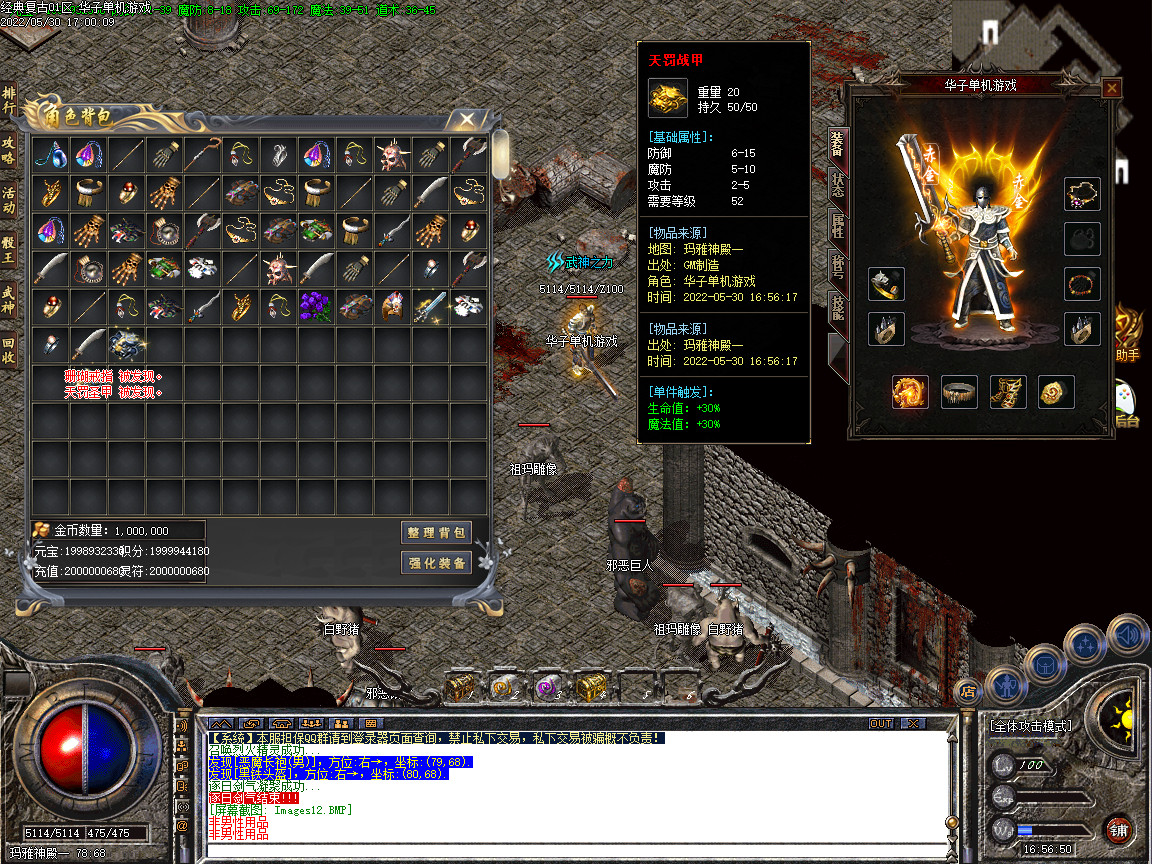Open the 活动 events side tab
The height and width of the screenshot is (864, 1152).
[8, 200]
